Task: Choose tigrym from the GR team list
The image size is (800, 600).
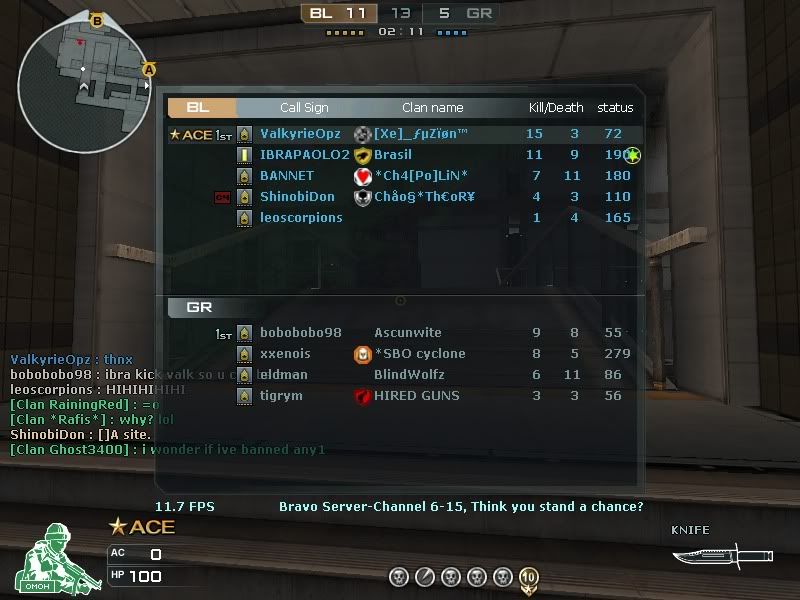Action: click(280, 396)
